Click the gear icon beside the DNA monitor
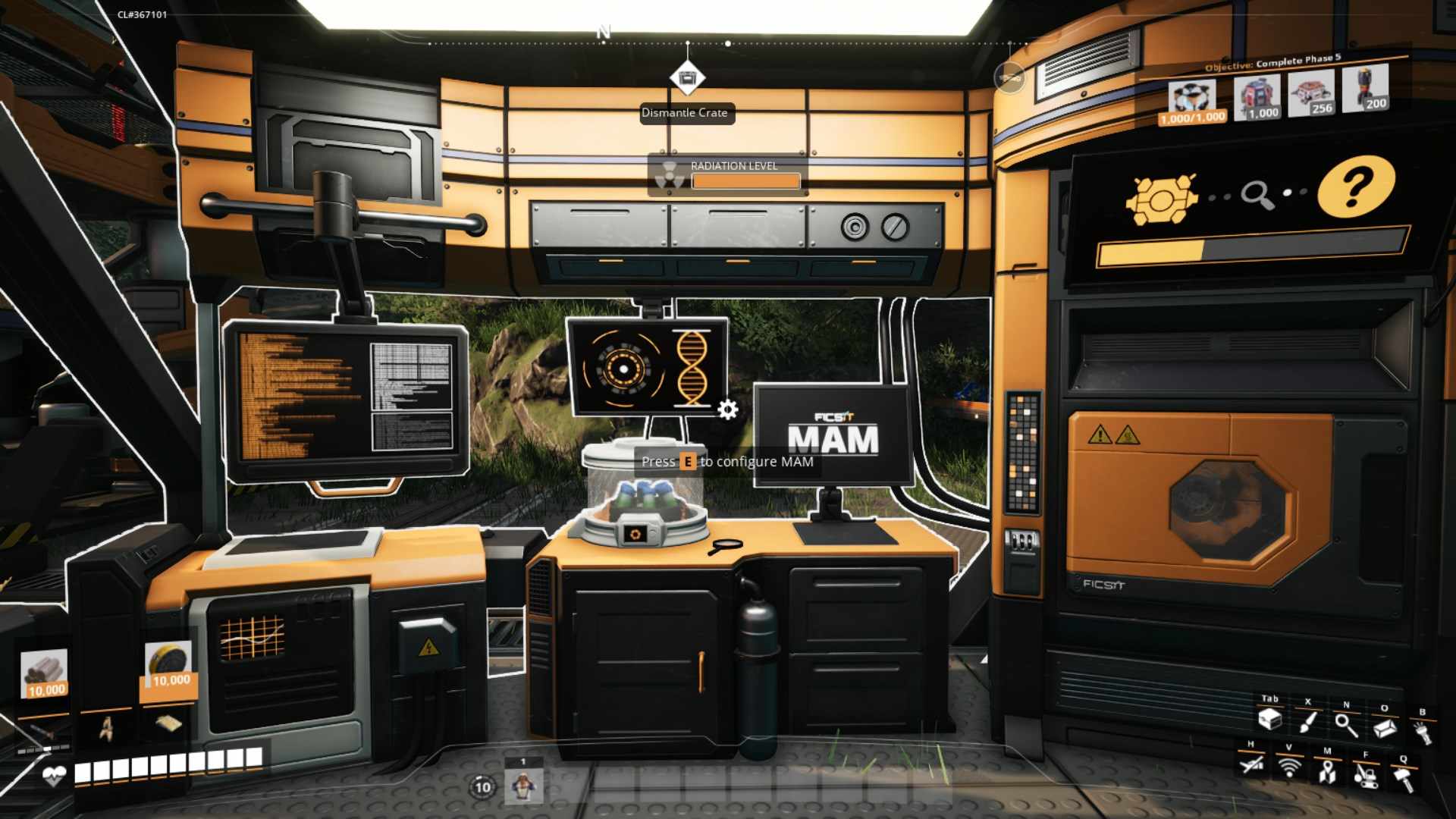Screen dimensions: 1456x819 coord(728,408)
